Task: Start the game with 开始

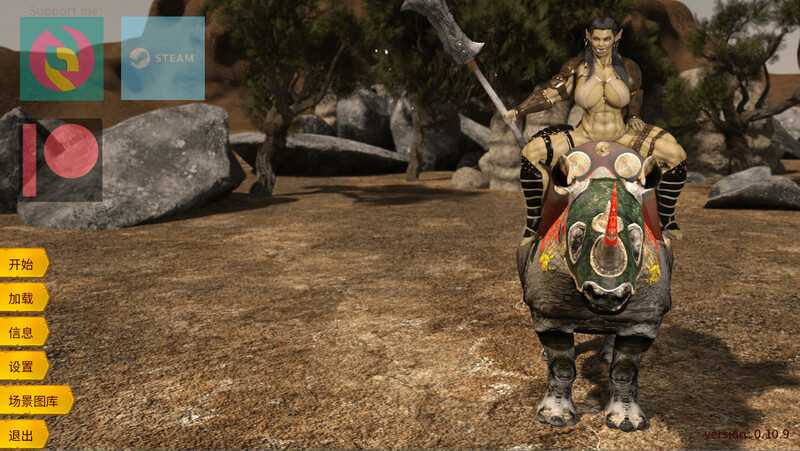Action: pos(22,264)
